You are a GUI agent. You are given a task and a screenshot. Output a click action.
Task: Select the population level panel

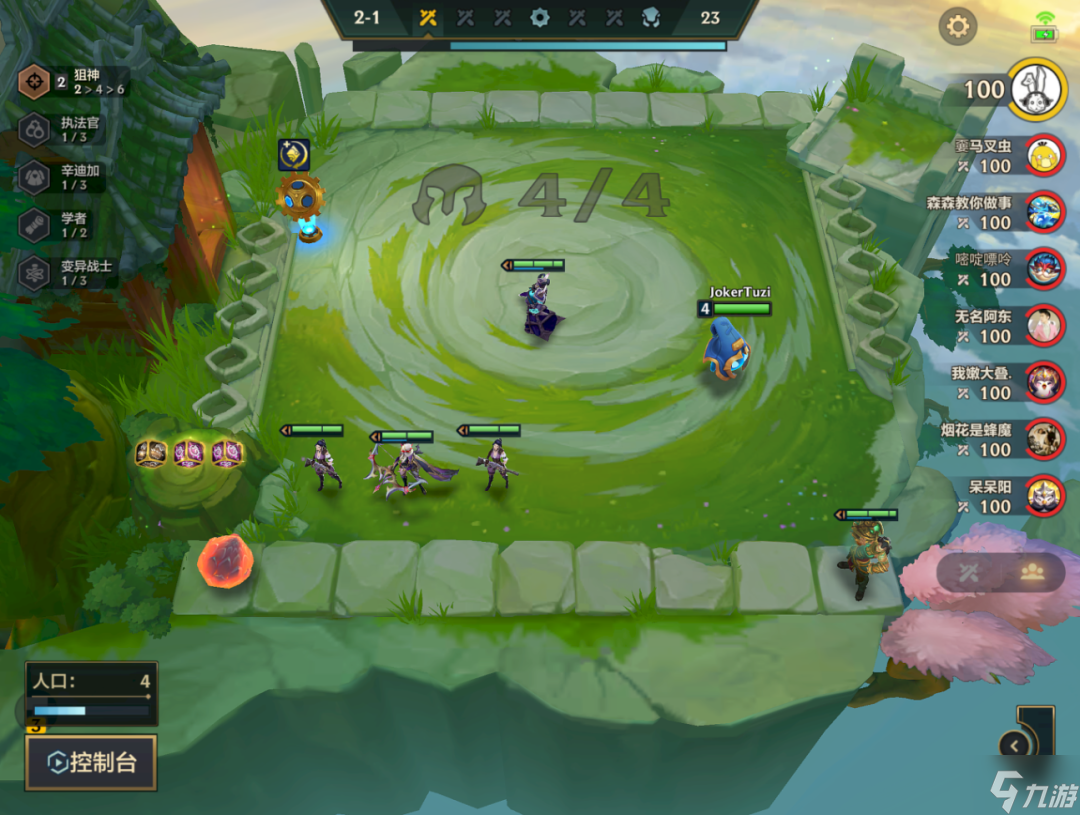pos(91,692)
